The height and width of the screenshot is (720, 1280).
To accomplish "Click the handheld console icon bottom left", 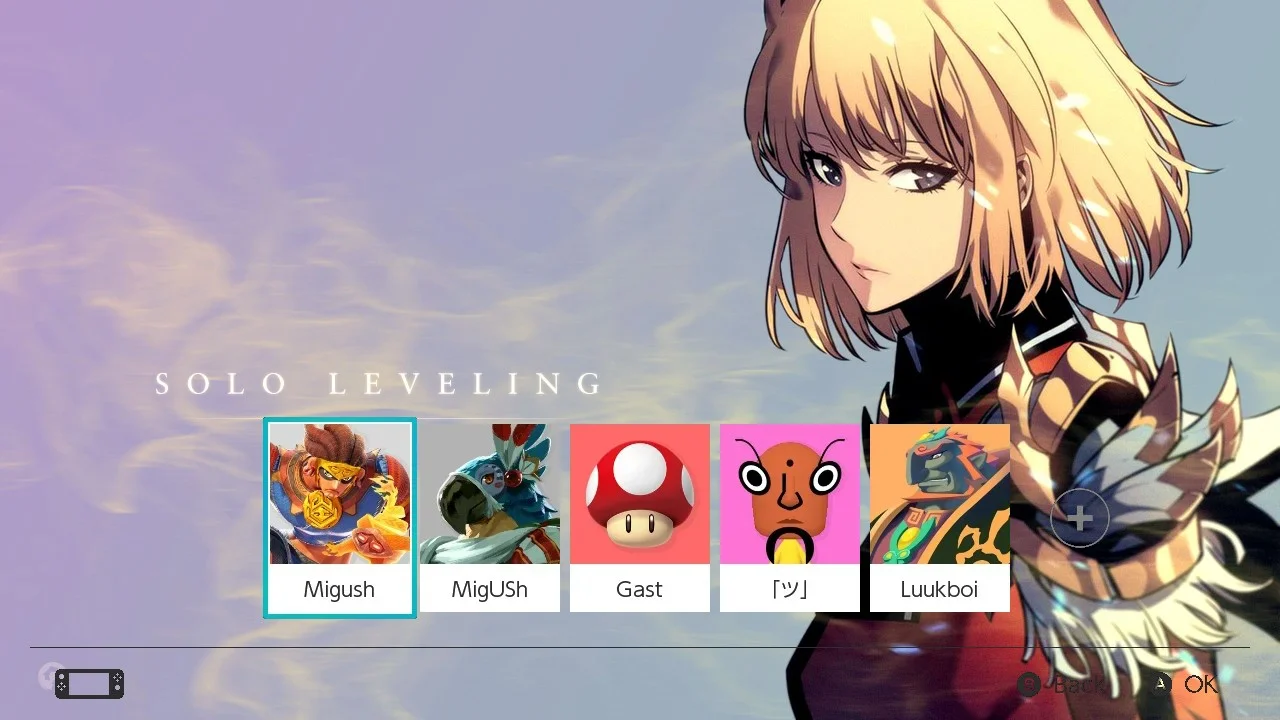I will [88, 683].
